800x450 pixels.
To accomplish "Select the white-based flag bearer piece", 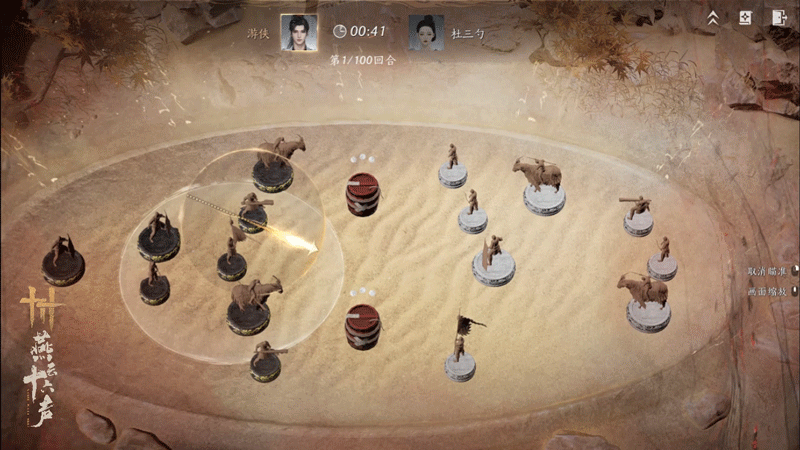I will [460, 354].
